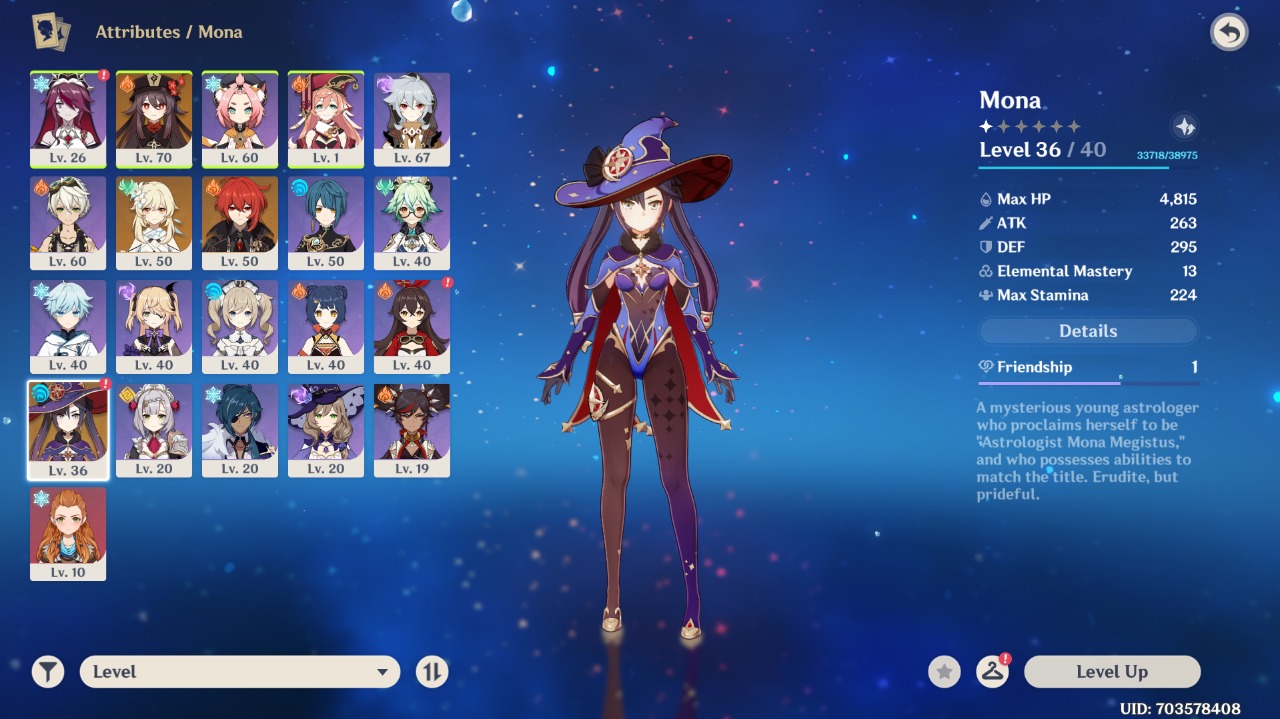Click the star favorite button
This screenshot has width=1280, height=719.
point(944,672)
